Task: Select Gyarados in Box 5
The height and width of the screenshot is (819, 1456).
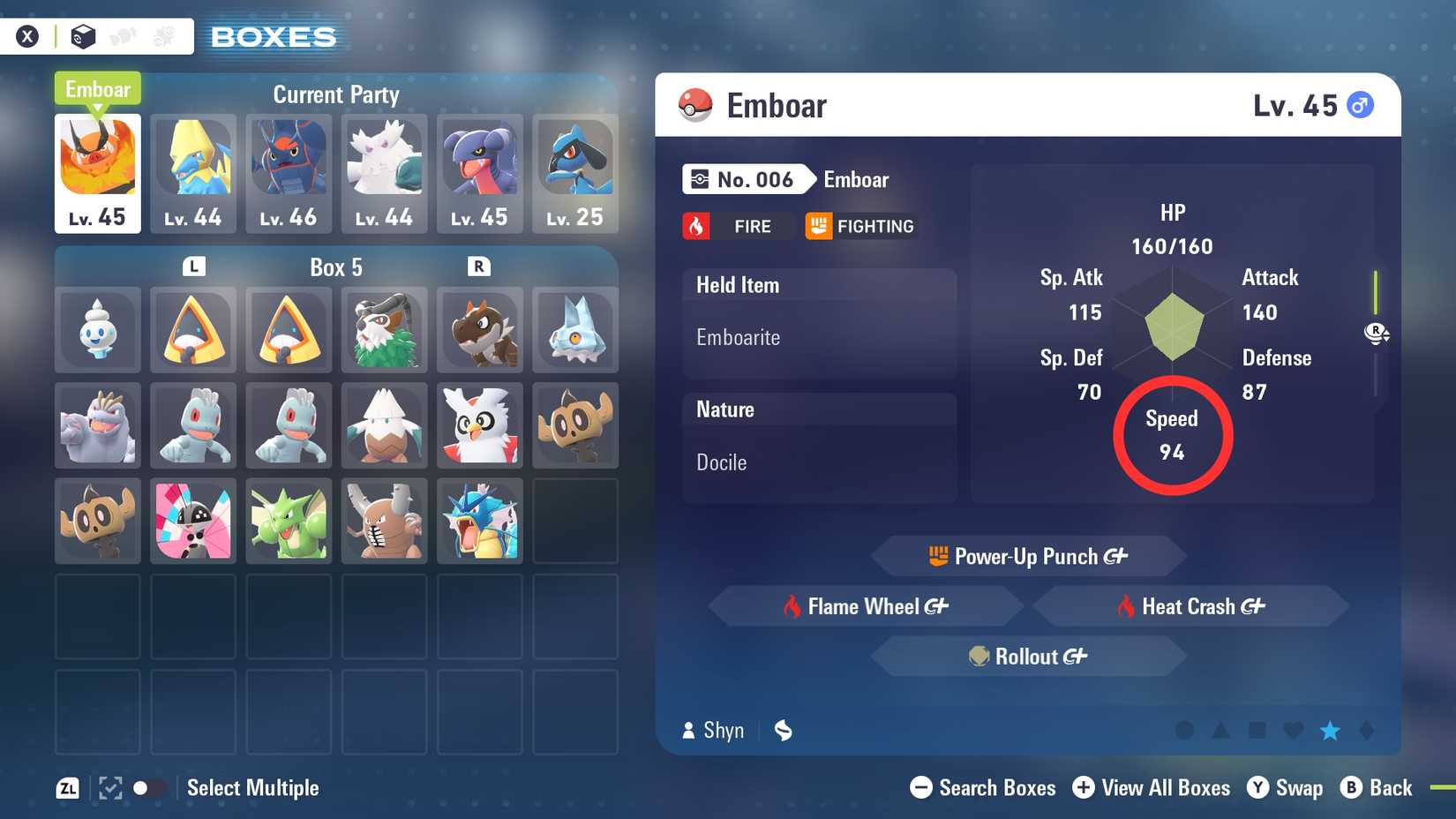Action: 479,522
